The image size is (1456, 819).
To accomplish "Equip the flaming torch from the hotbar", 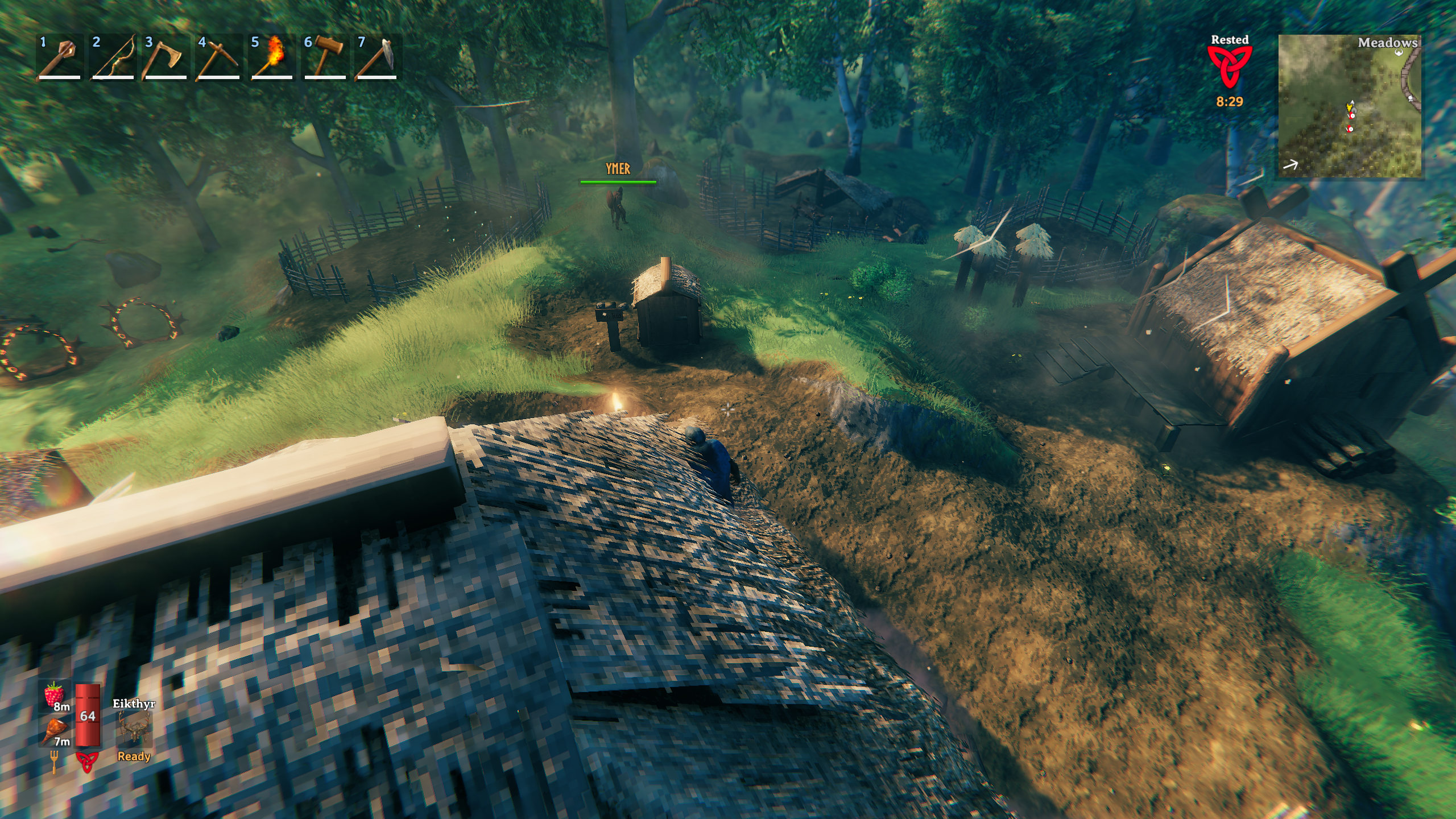I will pos(272,57).
